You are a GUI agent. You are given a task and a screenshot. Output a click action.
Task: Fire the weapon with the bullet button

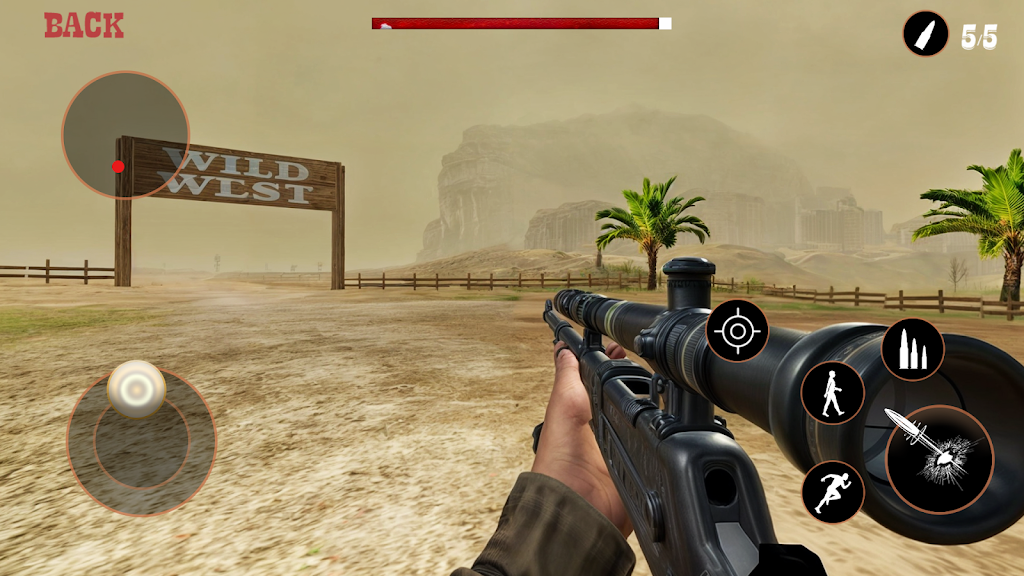pos(939,459)
